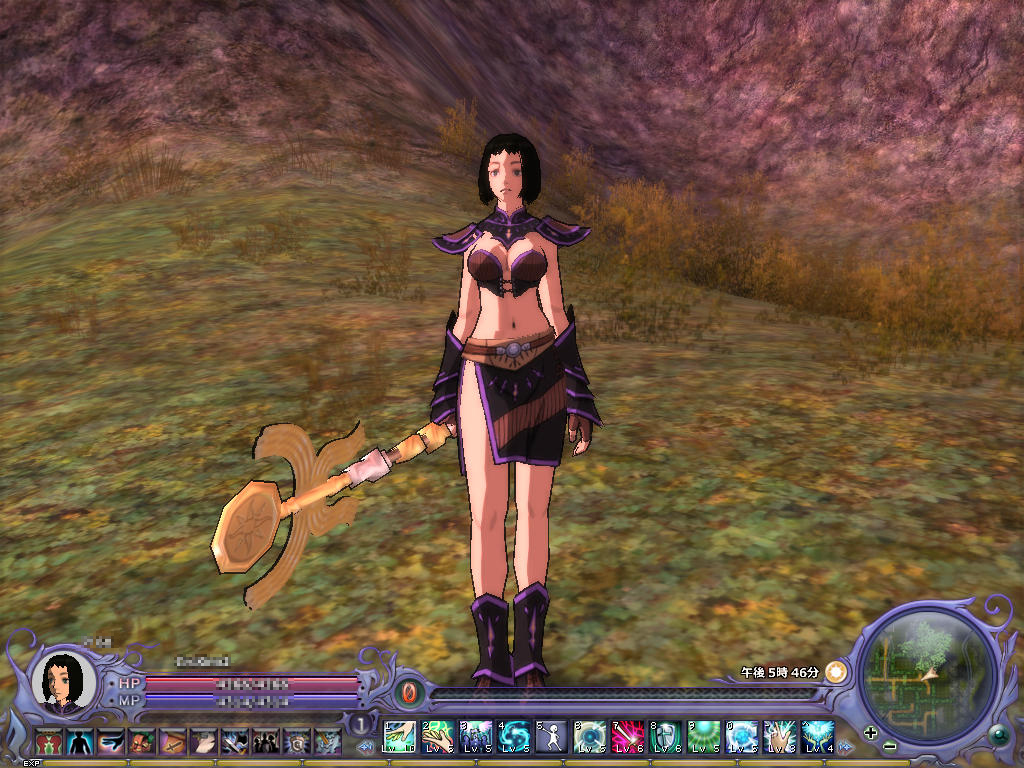Trigger the white stick figure action in slot 5
Image resolution: width=1024 pixels, height=768 pixels.
(x=551, y=736)
